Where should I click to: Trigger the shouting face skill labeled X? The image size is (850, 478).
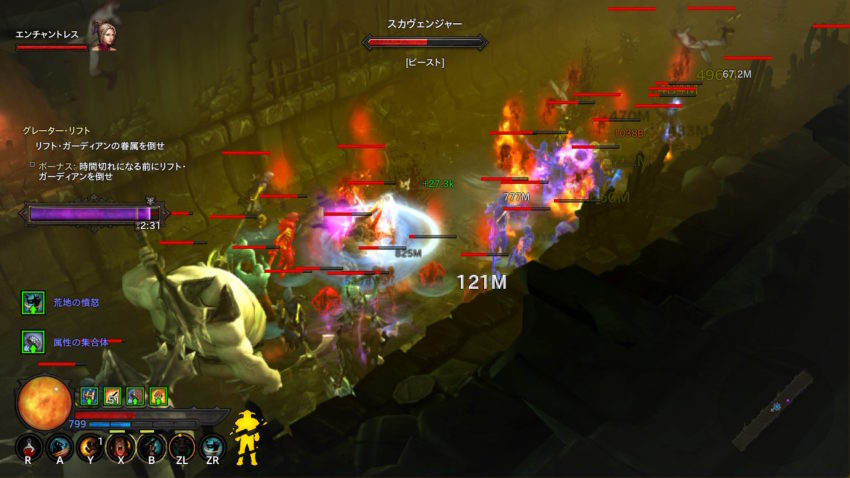(x=121, y=447)
